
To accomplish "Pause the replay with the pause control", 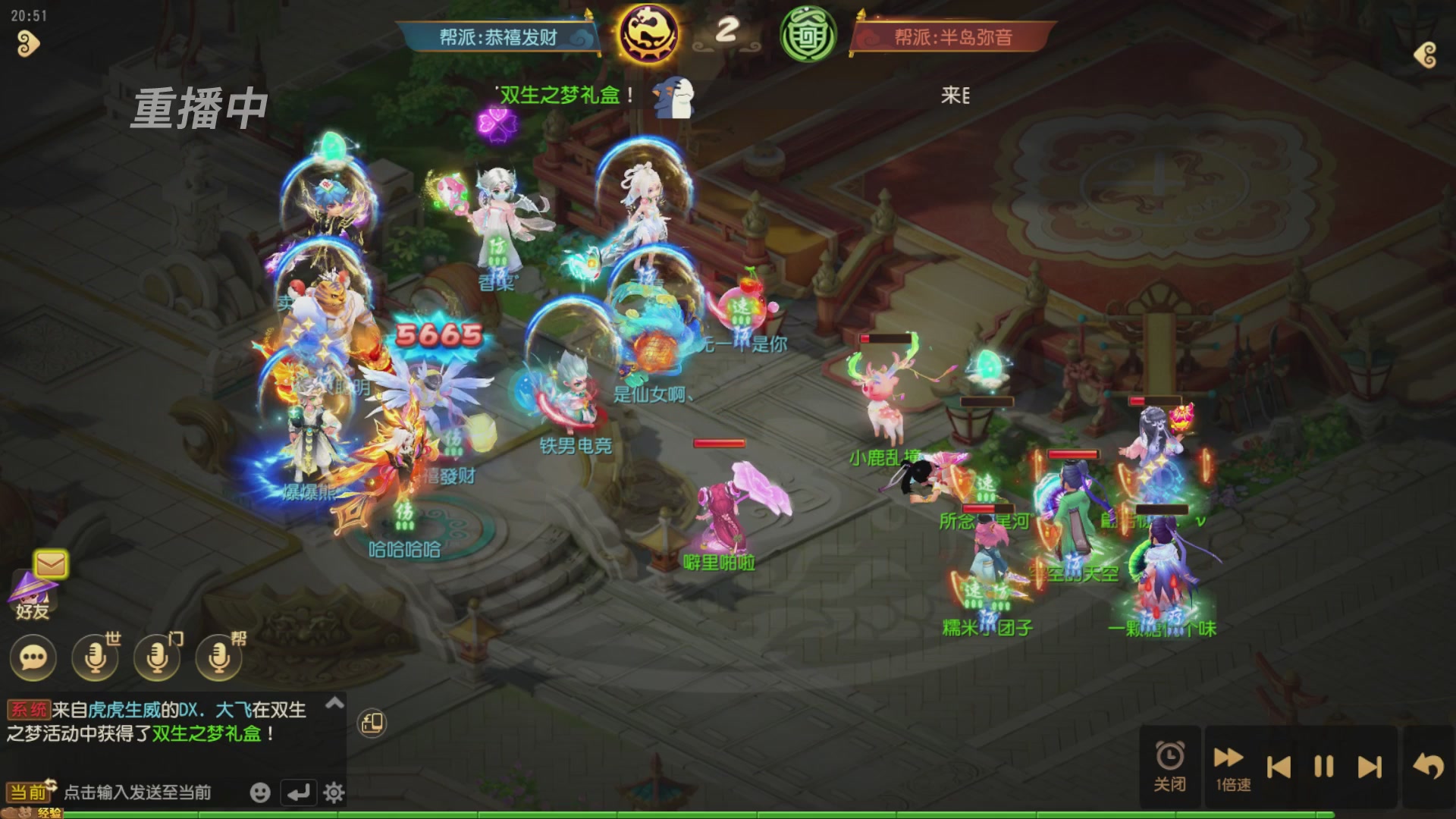I will pos(1323,767).
